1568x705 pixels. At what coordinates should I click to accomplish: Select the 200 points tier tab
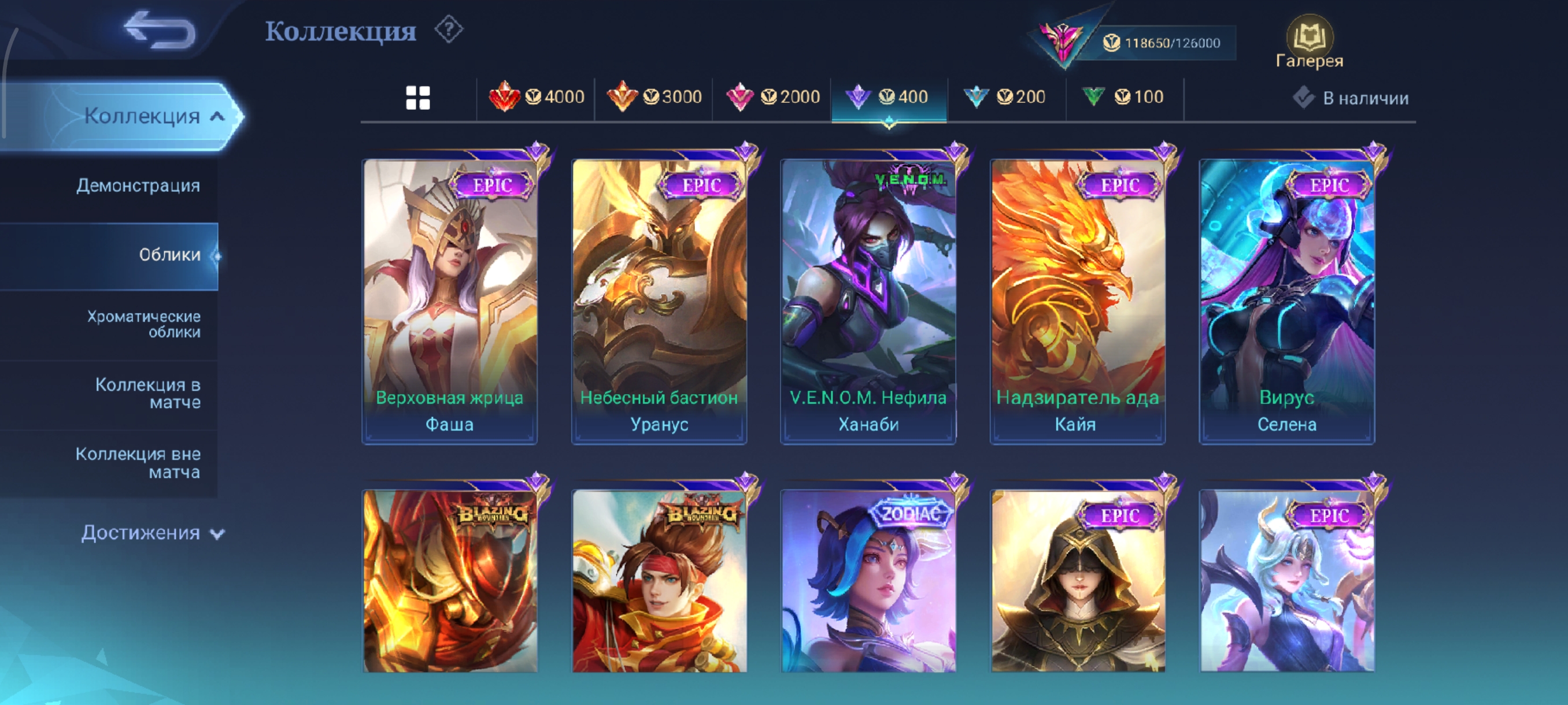(x=1005, y=97)
